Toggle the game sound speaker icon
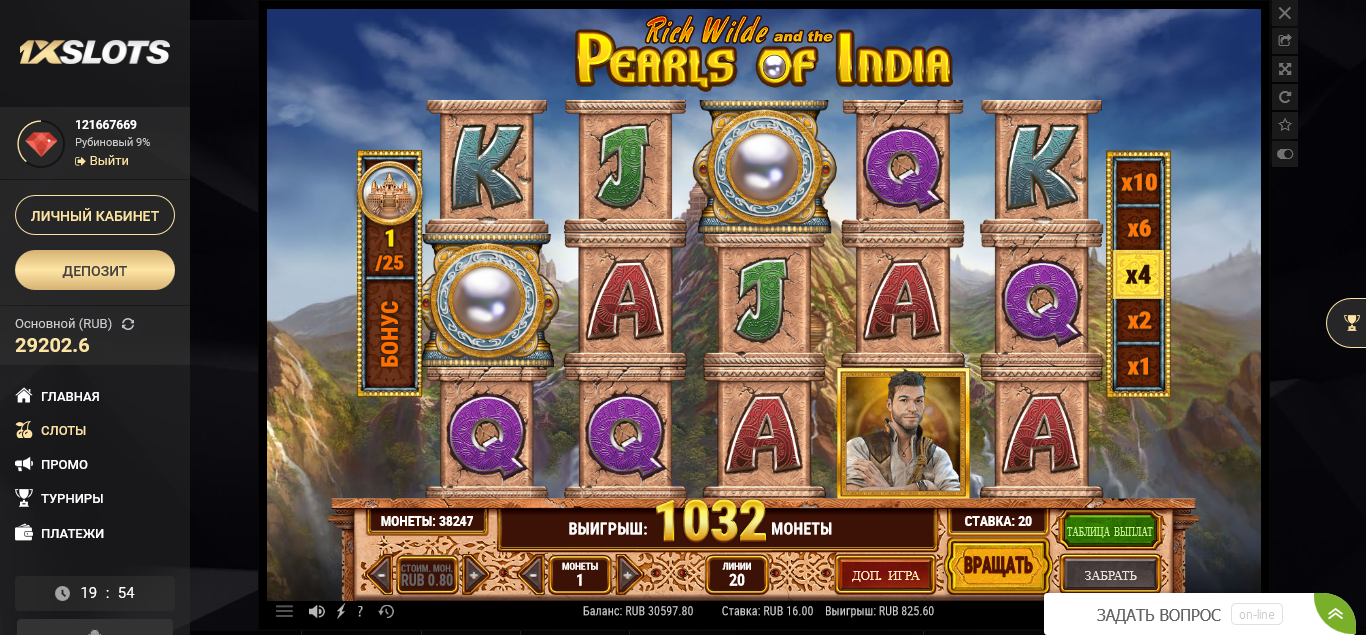The image size is (1366, 635). tap(316, 611)
